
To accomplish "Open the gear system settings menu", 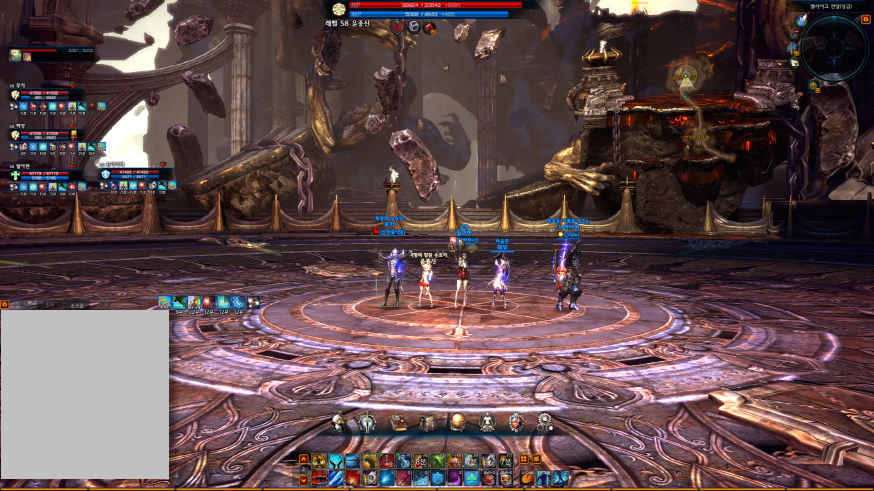I will pyautogui.click(x=545, y=422).
